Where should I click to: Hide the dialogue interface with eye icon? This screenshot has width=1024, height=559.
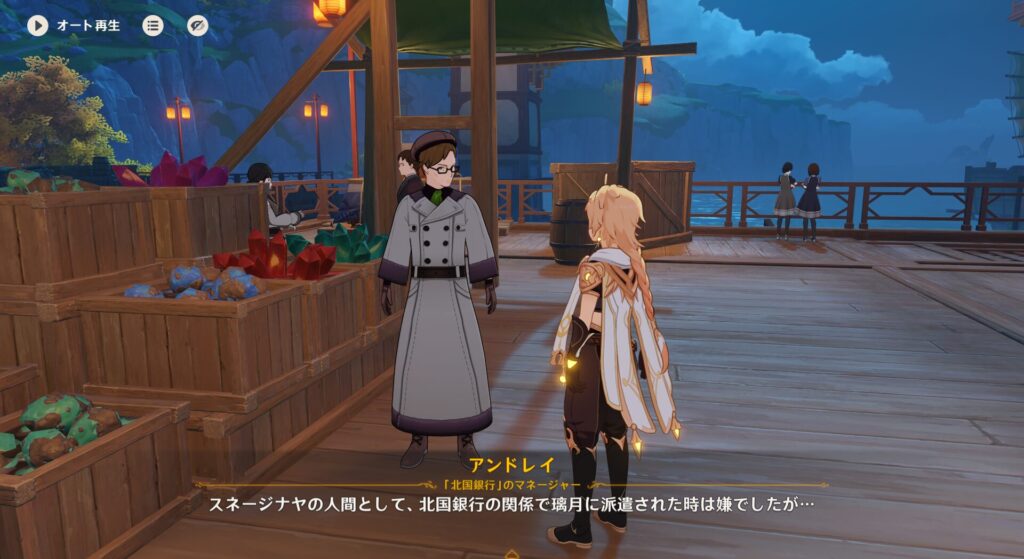coord(198,25)
